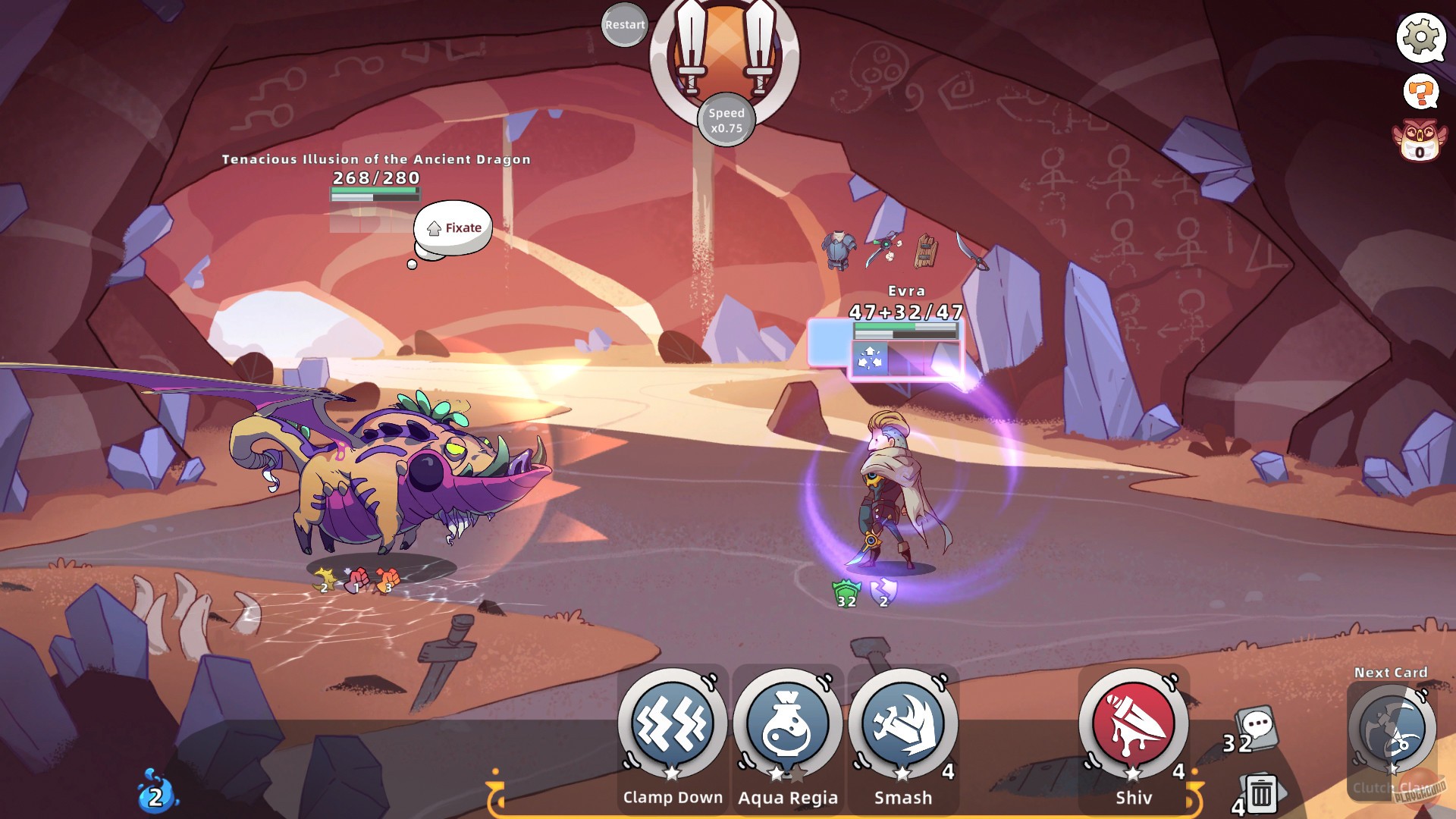The width and height of the screenshot is (1456, 819).
Task: Click the Tenacious Illusion's health bar
Action: tap(373, 193)
